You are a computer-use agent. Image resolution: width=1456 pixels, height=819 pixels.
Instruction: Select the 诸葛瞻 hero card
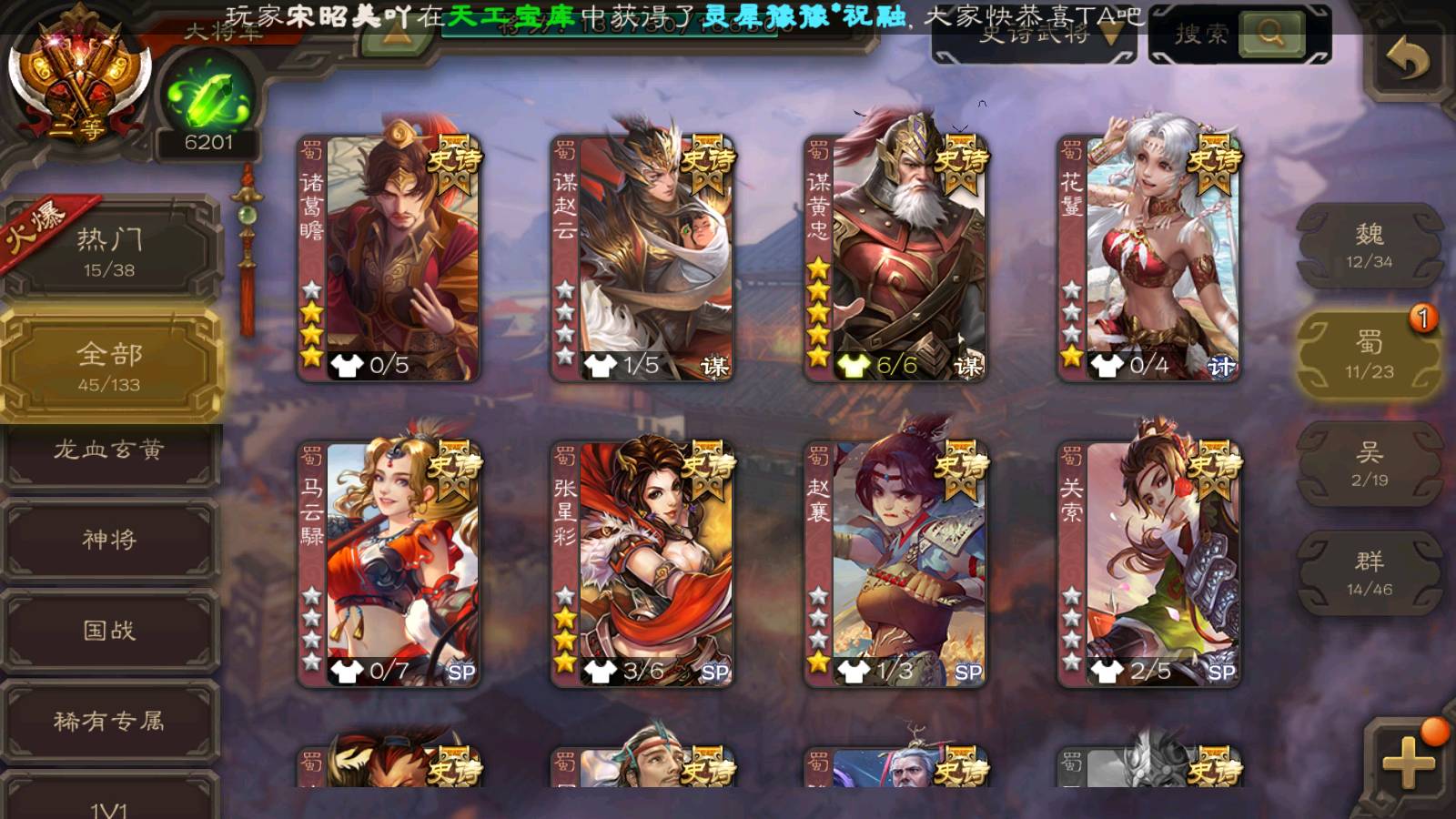click(389, 259)
